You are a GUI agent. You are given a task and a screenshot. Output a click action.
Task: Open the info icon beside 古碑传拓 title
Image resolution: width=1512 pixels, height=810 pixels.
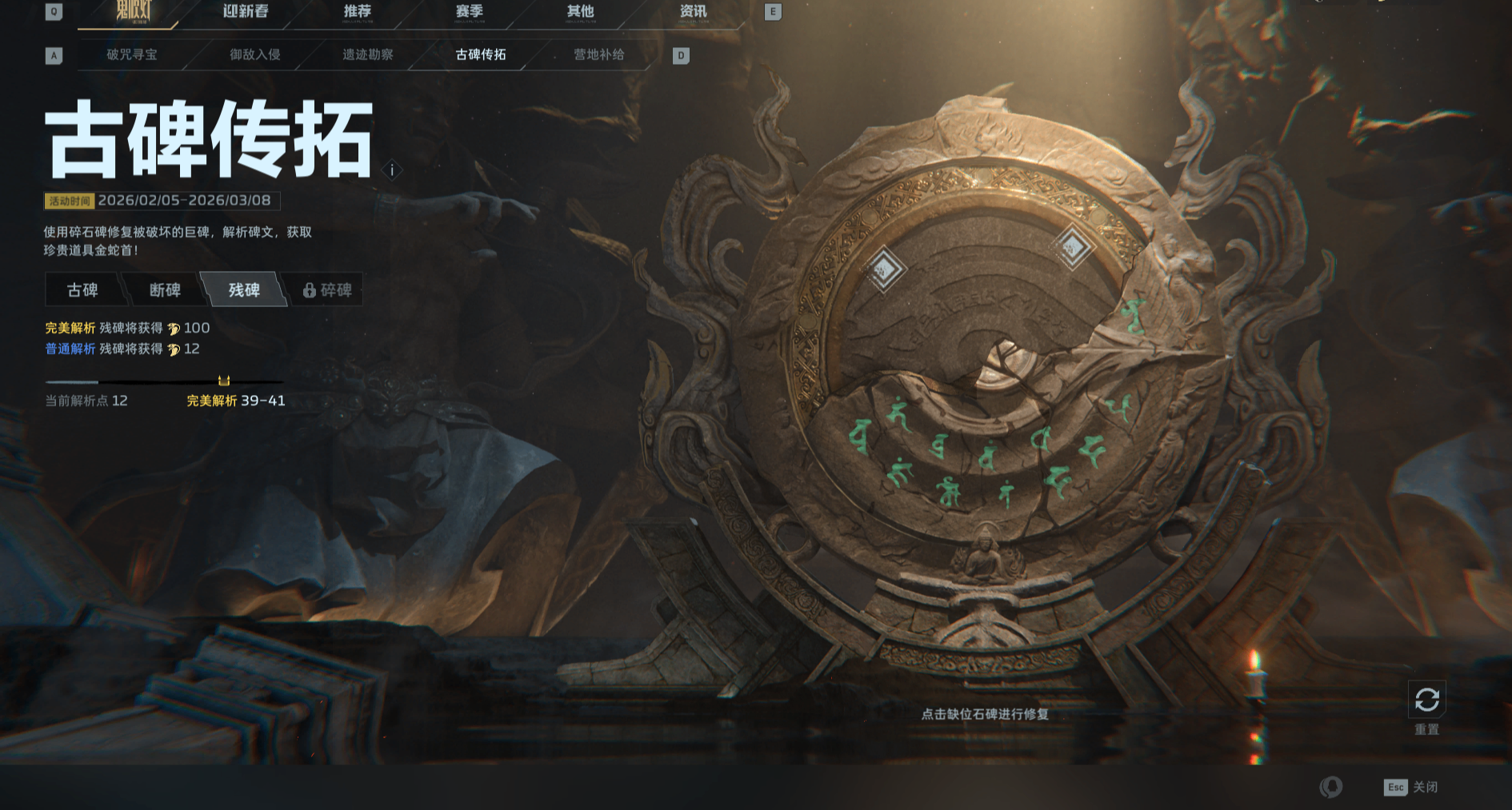[x=392, y=170]
